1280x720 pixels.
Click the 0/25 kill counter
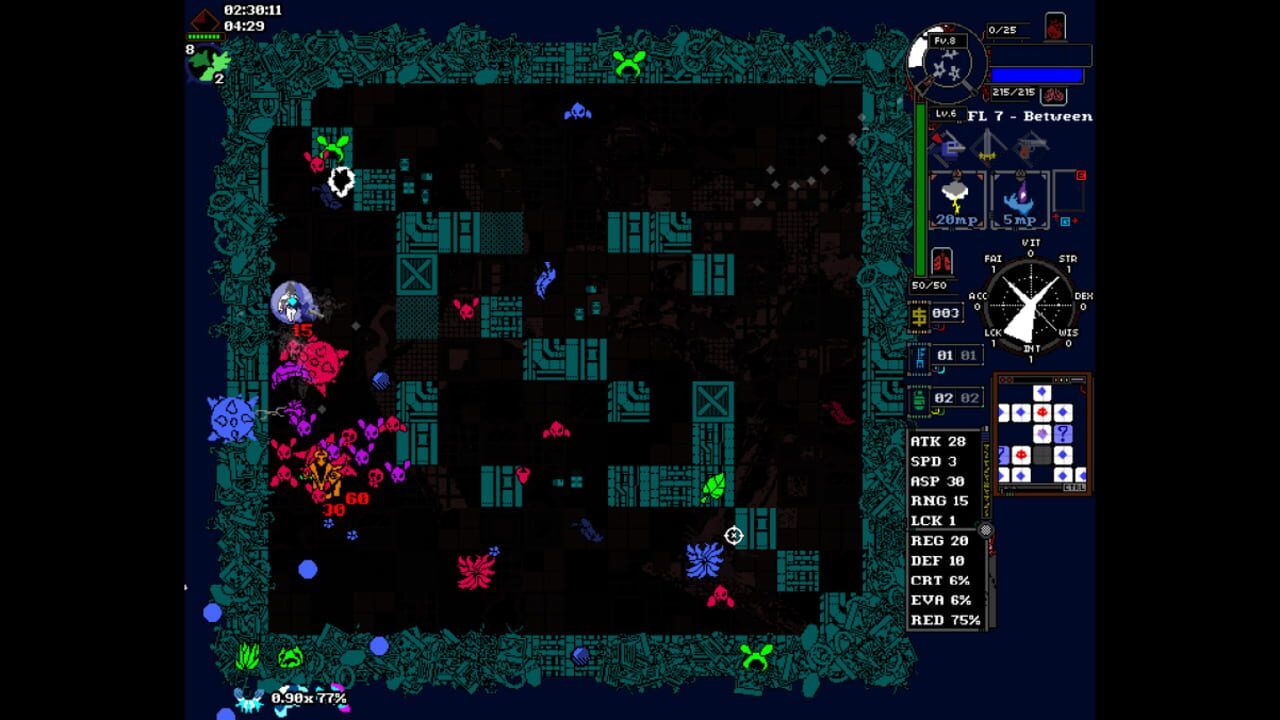click(1002, 28)
